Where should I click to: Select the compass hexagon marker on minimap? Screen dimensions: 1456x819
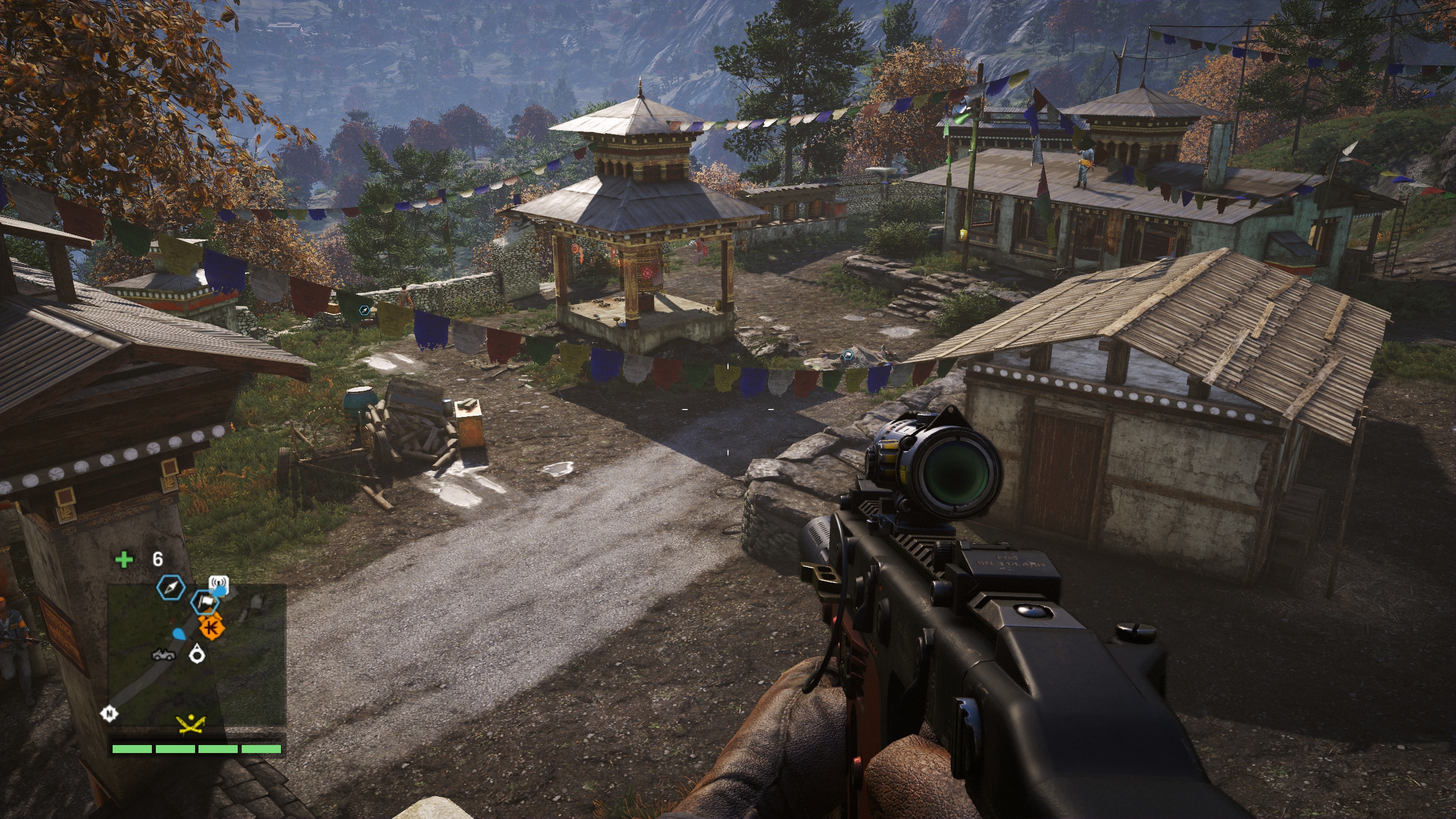coord(171,589)
